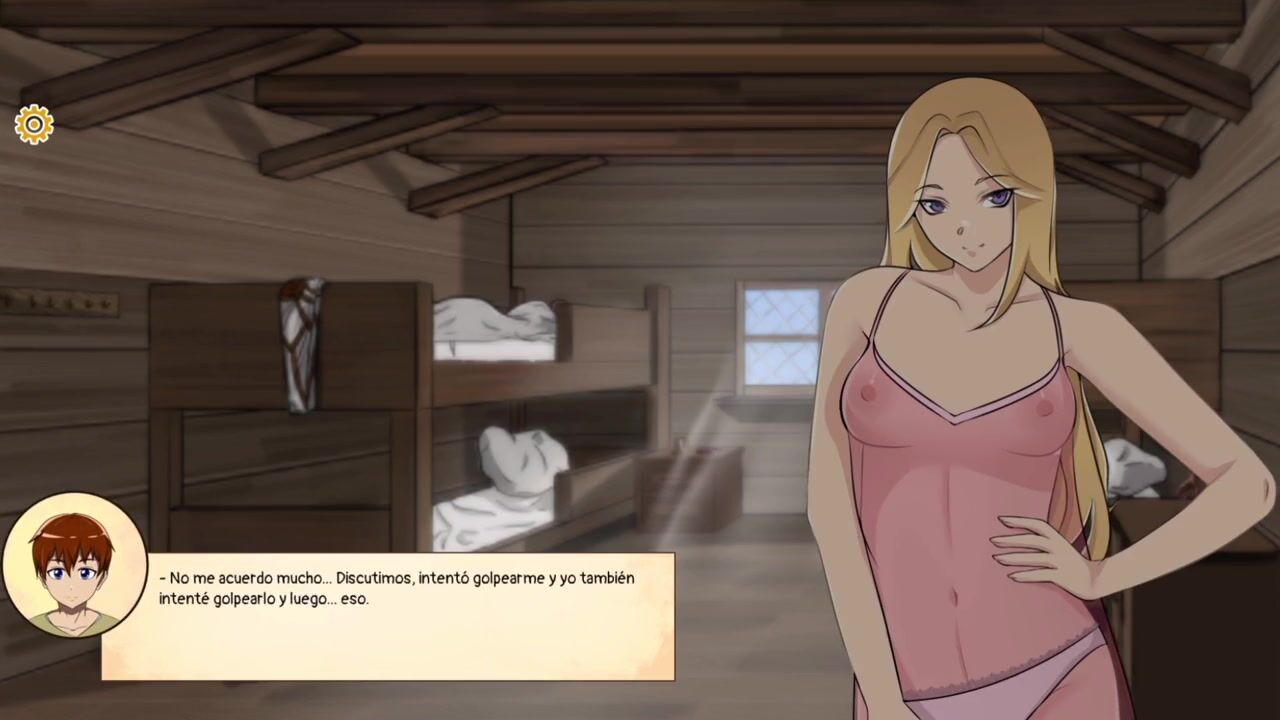Advance the dialogue text box
The height and width of the screenshot is (720, 1280).
tap(388, 616)
